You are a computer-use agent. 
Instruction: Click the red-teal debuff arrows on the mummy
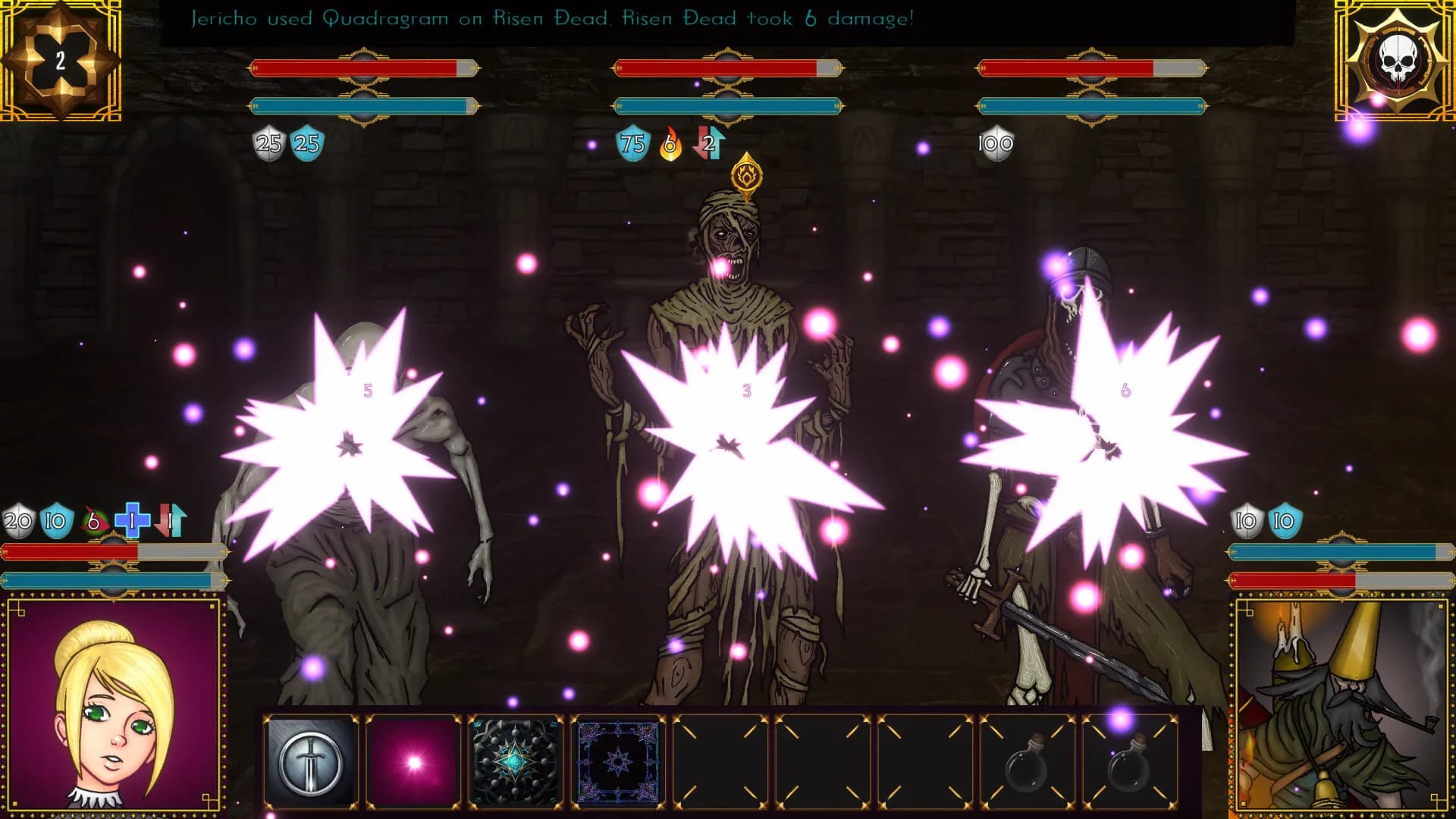coord(708,142)
